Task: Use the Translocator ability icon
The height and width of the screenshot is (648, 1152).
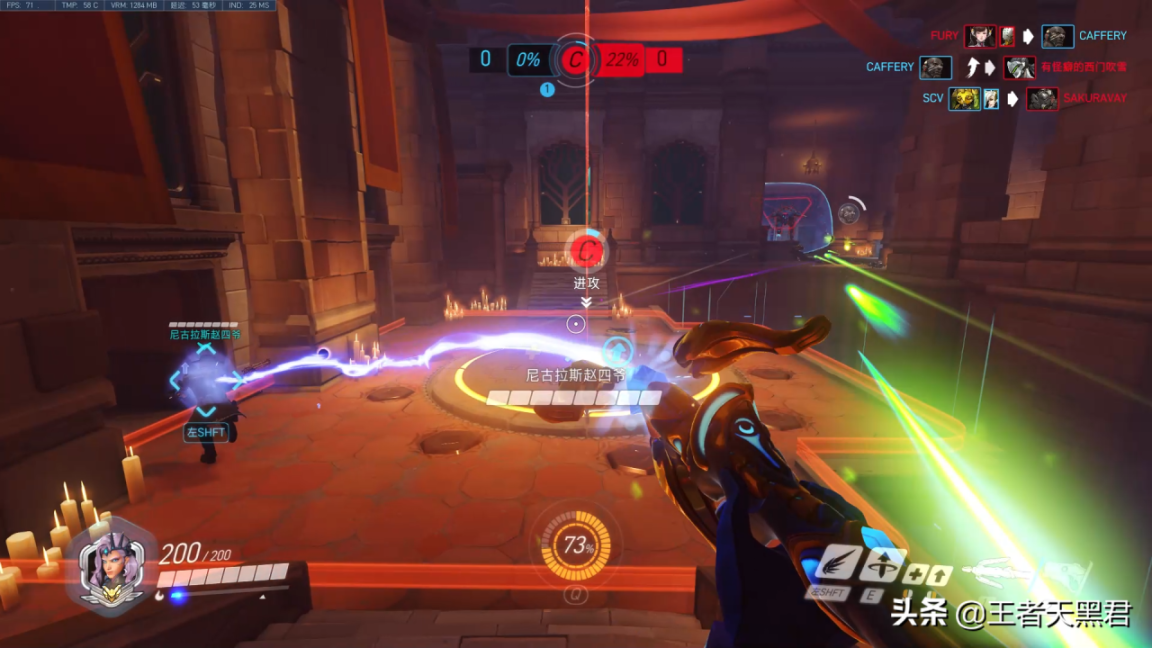Action: coord(882,565)
